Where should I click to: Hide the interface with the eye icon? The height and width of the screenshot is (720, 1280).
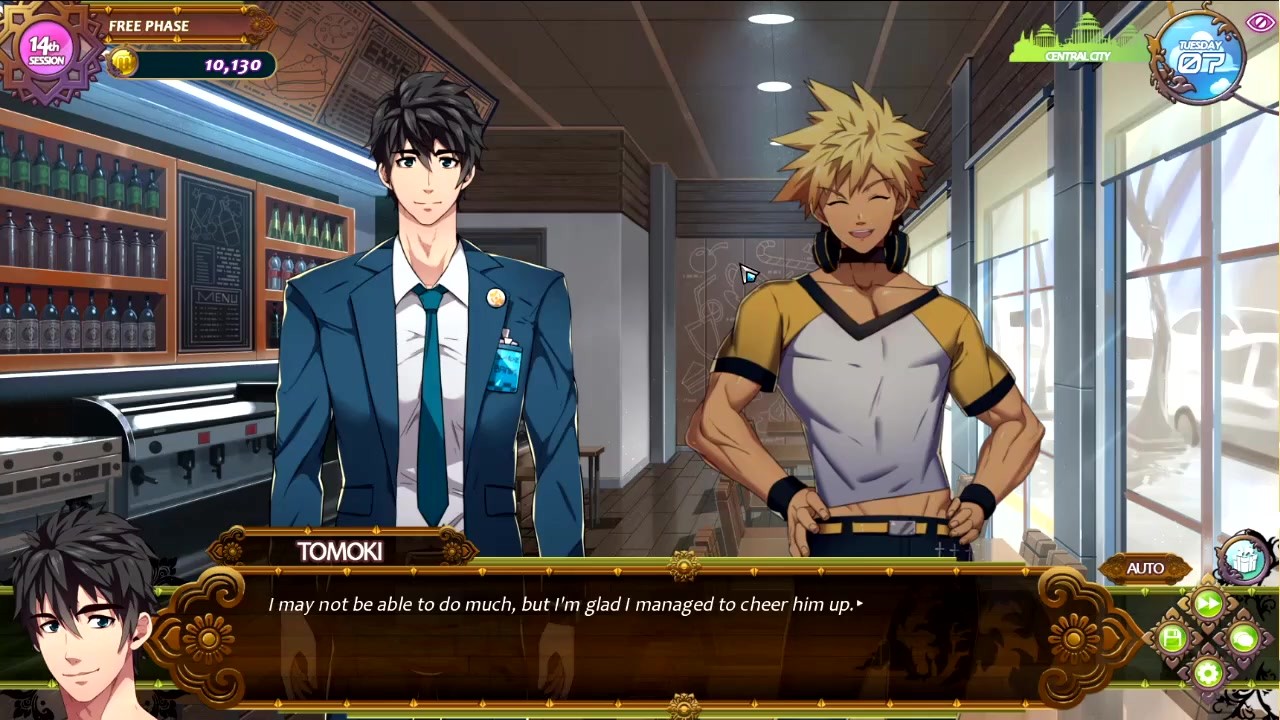[1258, 22]
